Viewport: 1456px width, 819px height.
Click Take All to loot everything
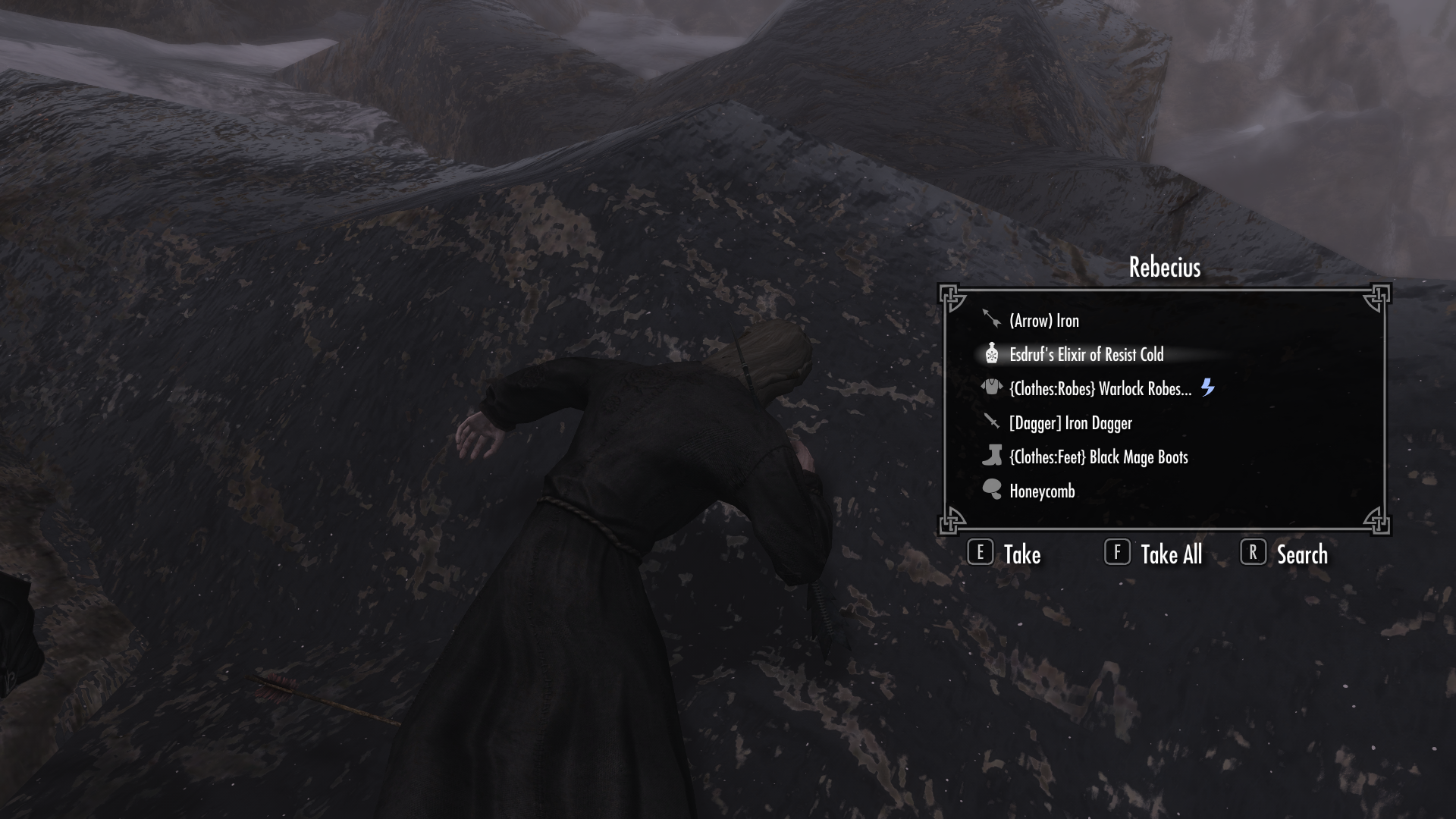[x=1170, y=555]
